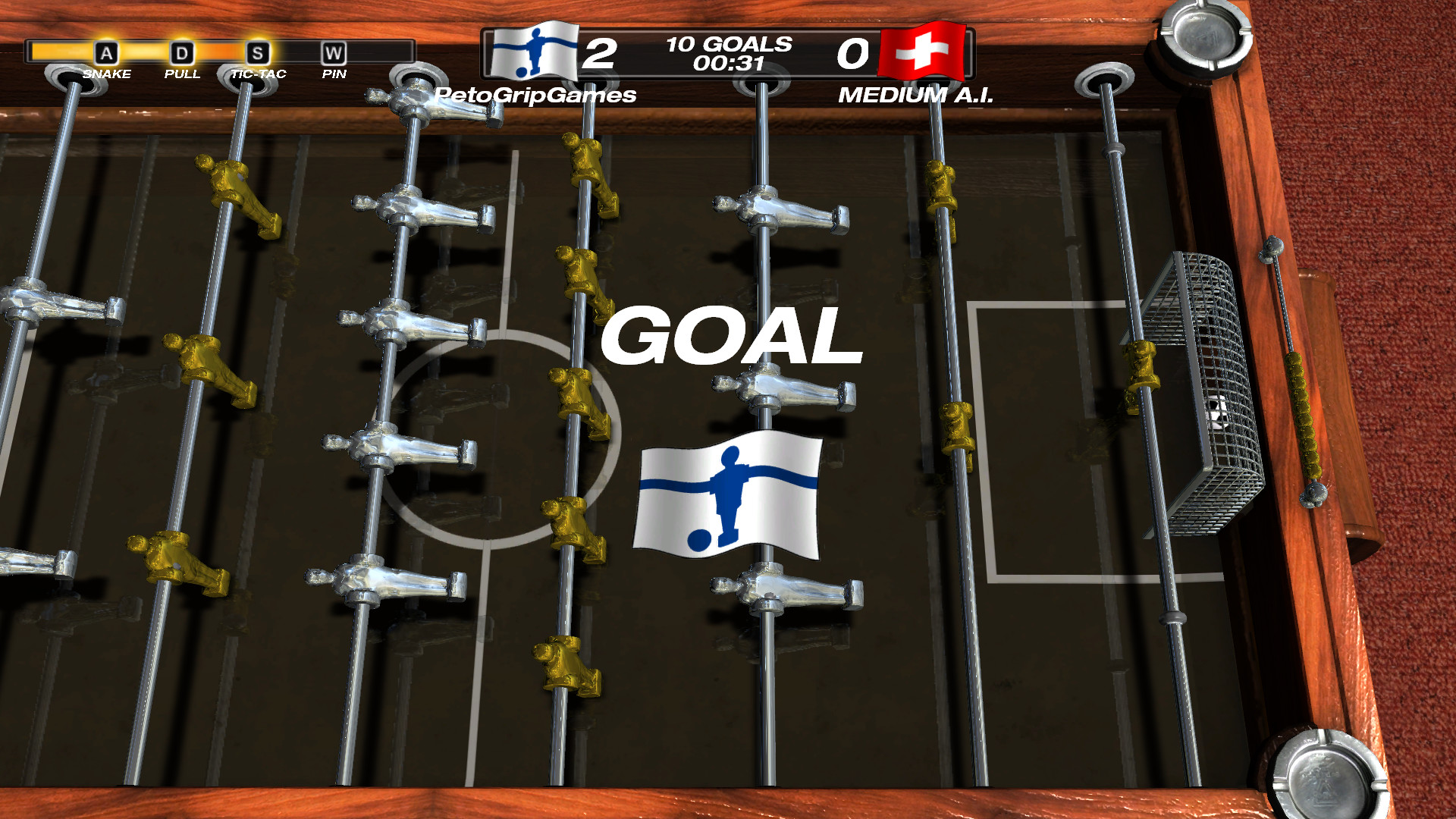The width and height of the screenshot is (1456, 819).
Task: Expand the scoreboard match info panel
Action: coord(726,53)
